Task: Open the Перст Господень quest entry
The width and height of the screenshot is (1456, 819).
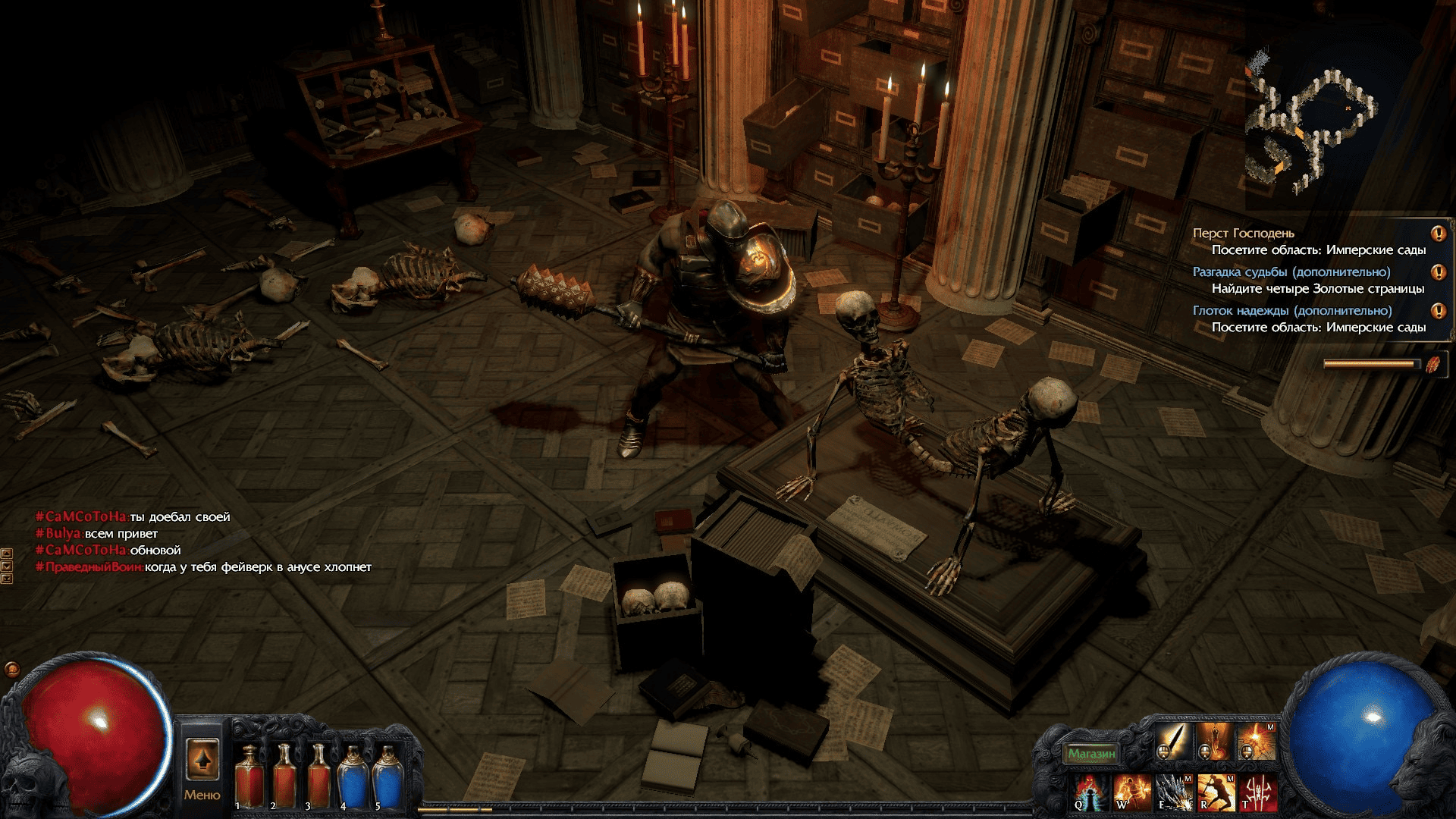Action: click(1243, 234)
